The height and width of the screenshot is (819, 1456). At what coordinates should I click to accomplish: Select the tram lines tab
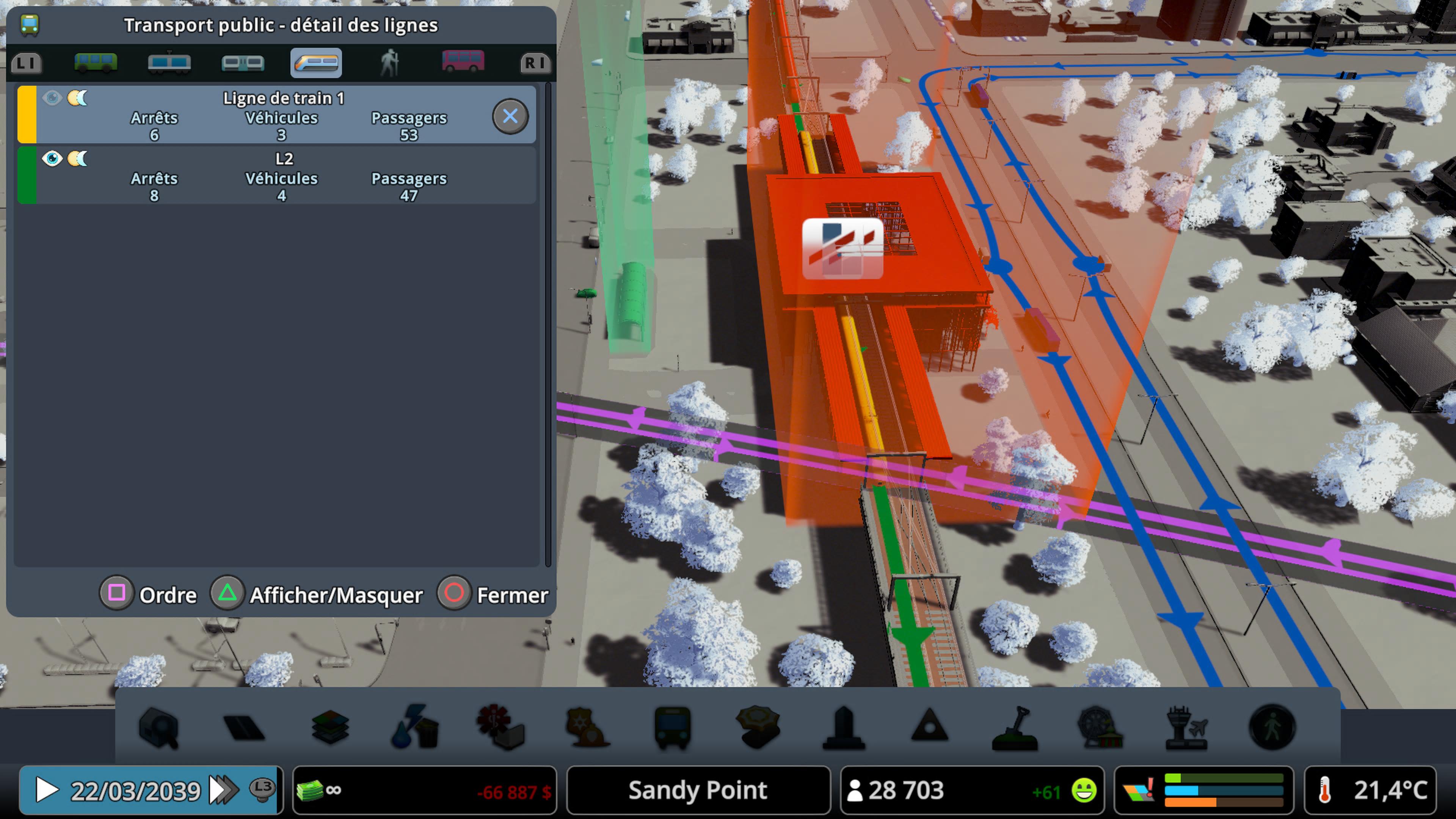click(168, 63)
